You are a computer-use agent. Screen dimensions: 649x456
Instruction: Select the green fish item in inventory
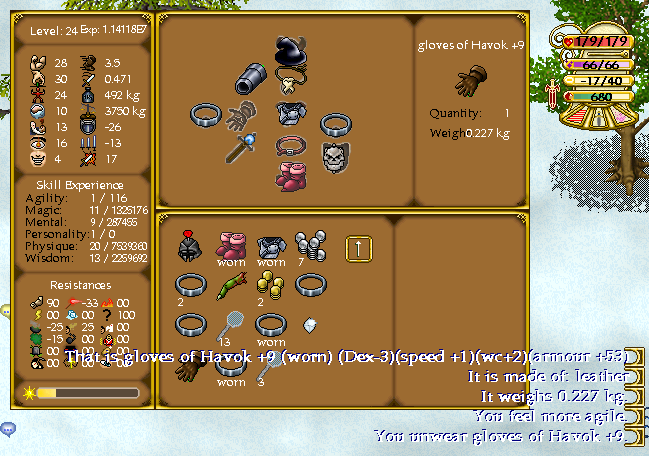(229, 287)
